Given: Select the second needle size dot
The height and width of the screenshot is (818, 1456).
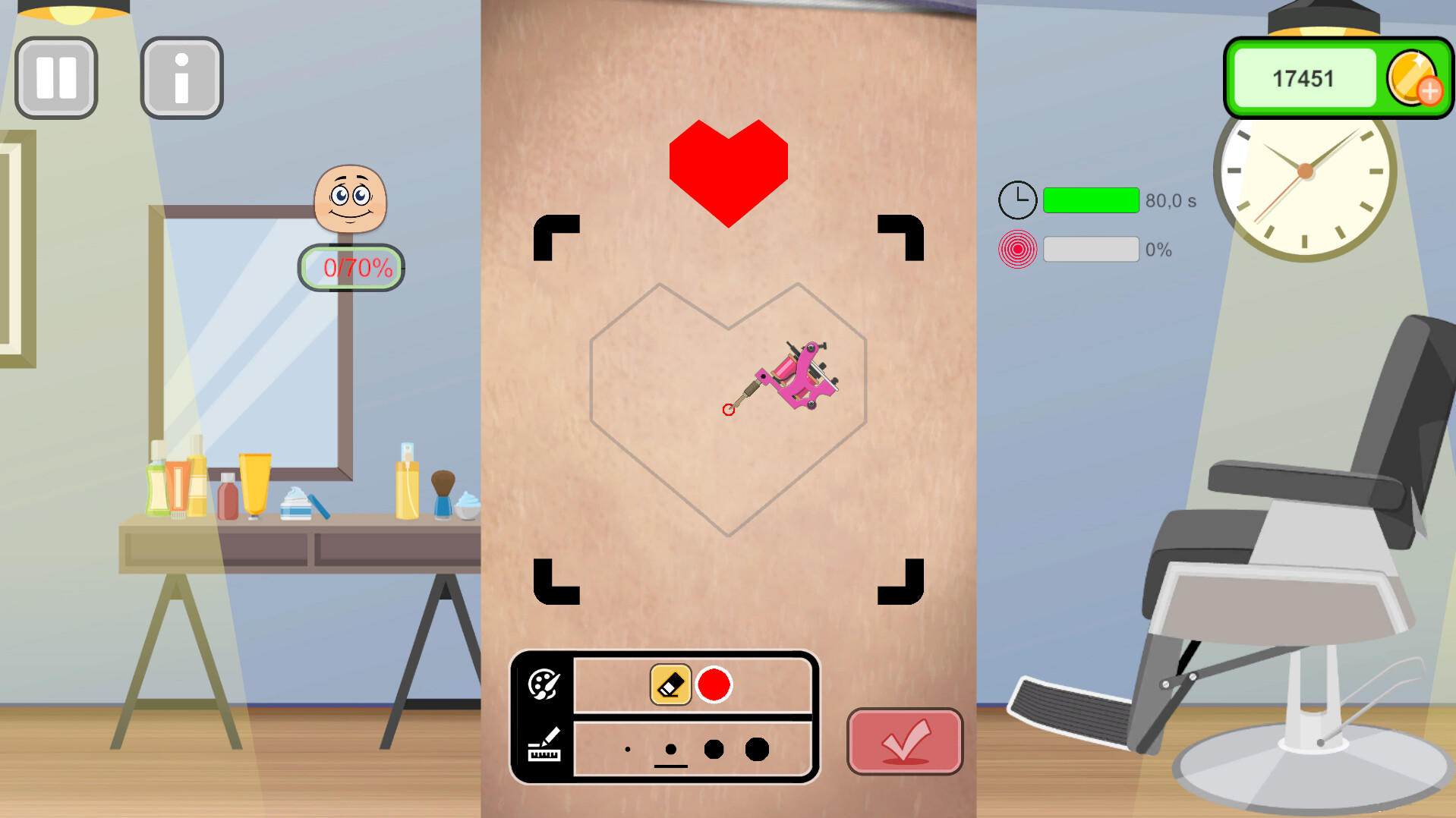Looking at the screenshot, I should click(670, 749).
